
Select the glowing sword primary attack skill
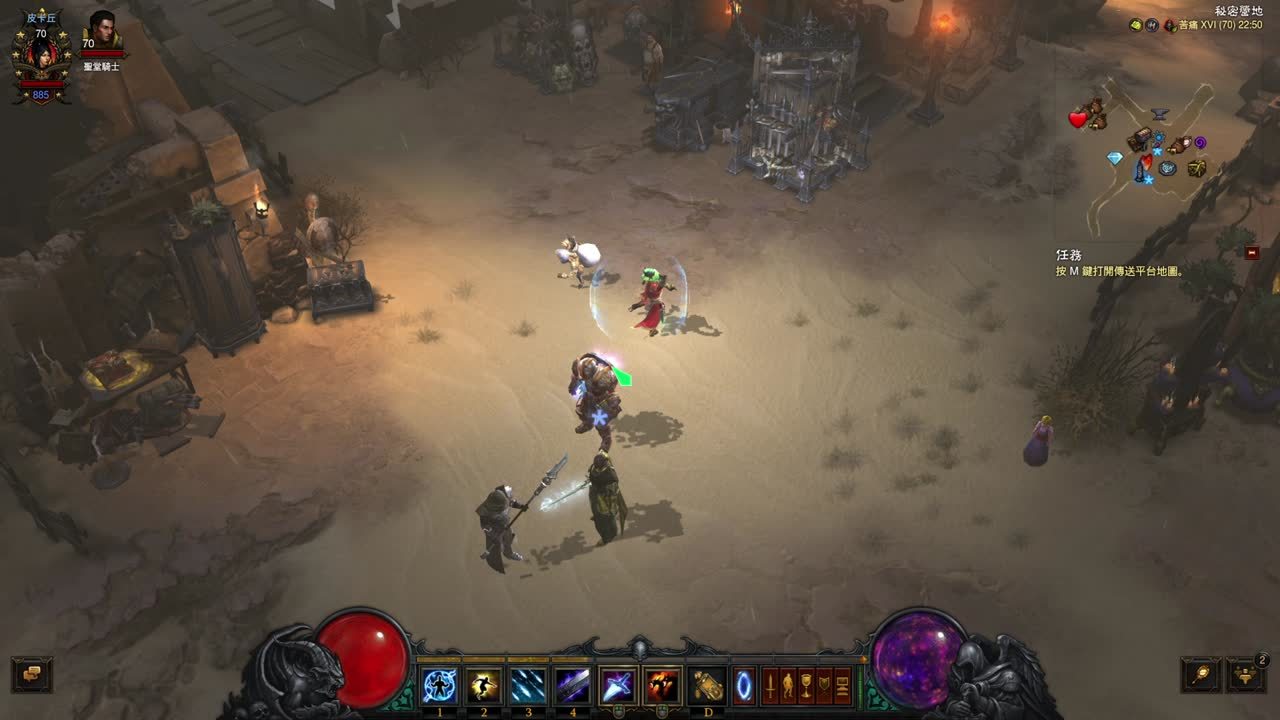(617, 686)
